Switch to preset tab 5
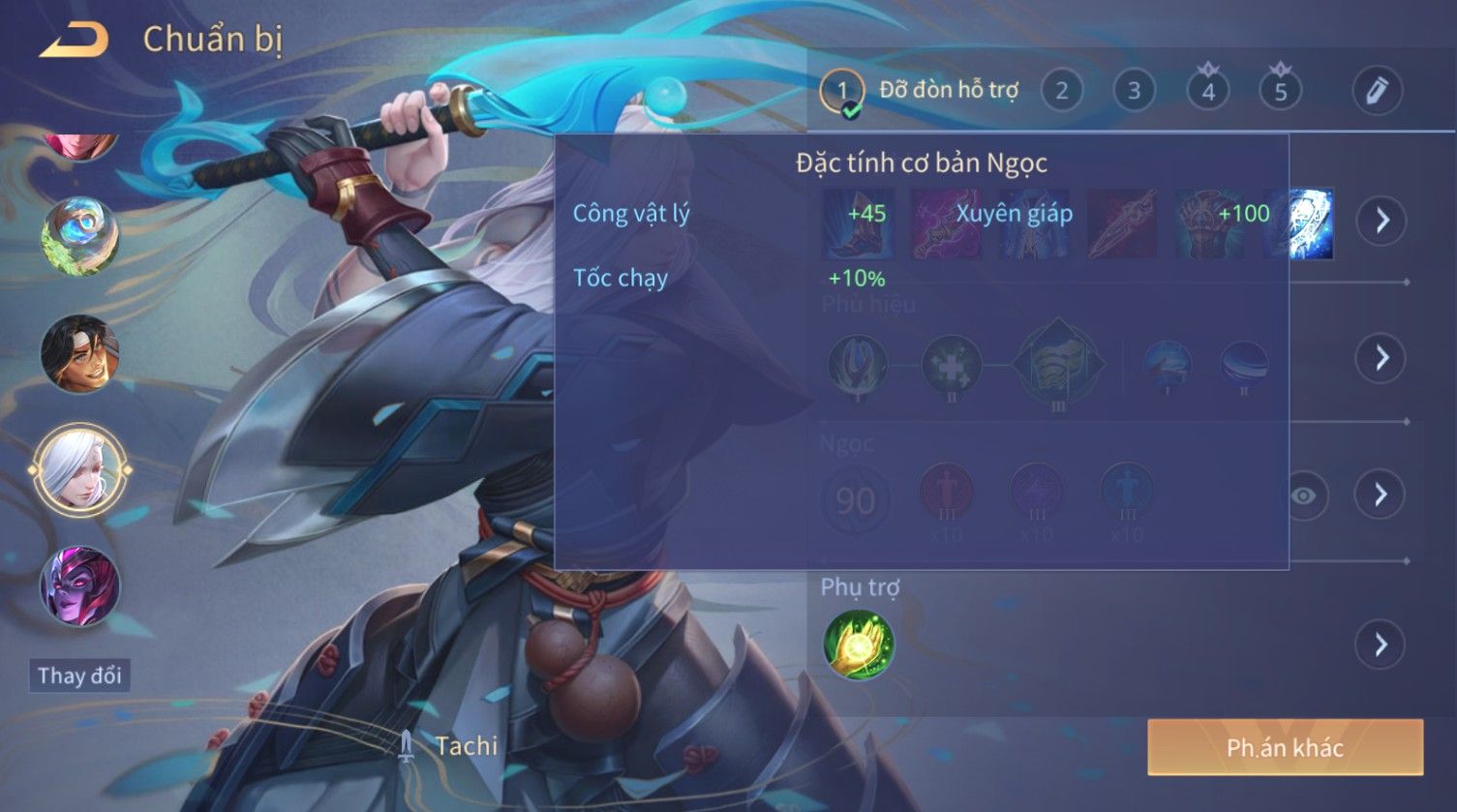 coord(1280,91)
